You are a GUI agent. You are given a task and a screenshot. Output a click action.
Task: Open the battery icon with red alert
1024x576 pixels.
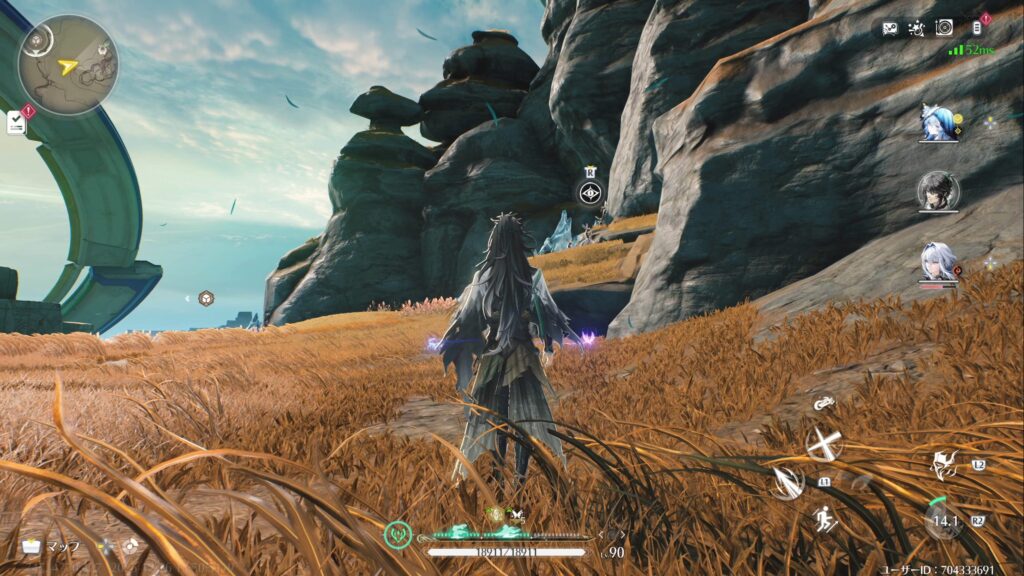pos(977,28)
